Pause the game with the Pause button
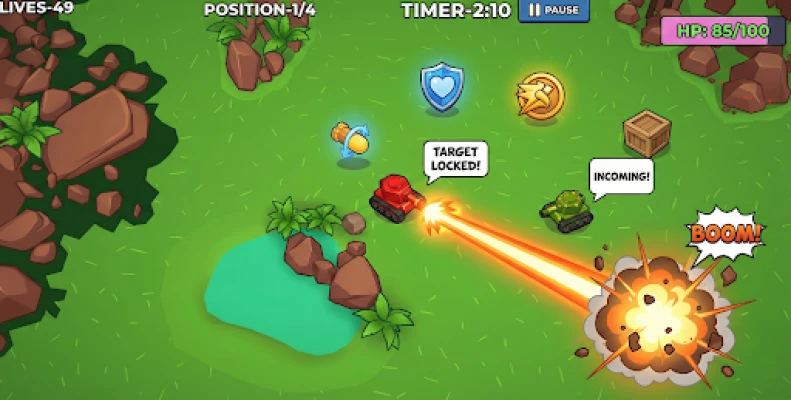The height and width of the screenshot is (400, 791). (x=553, y=11)
